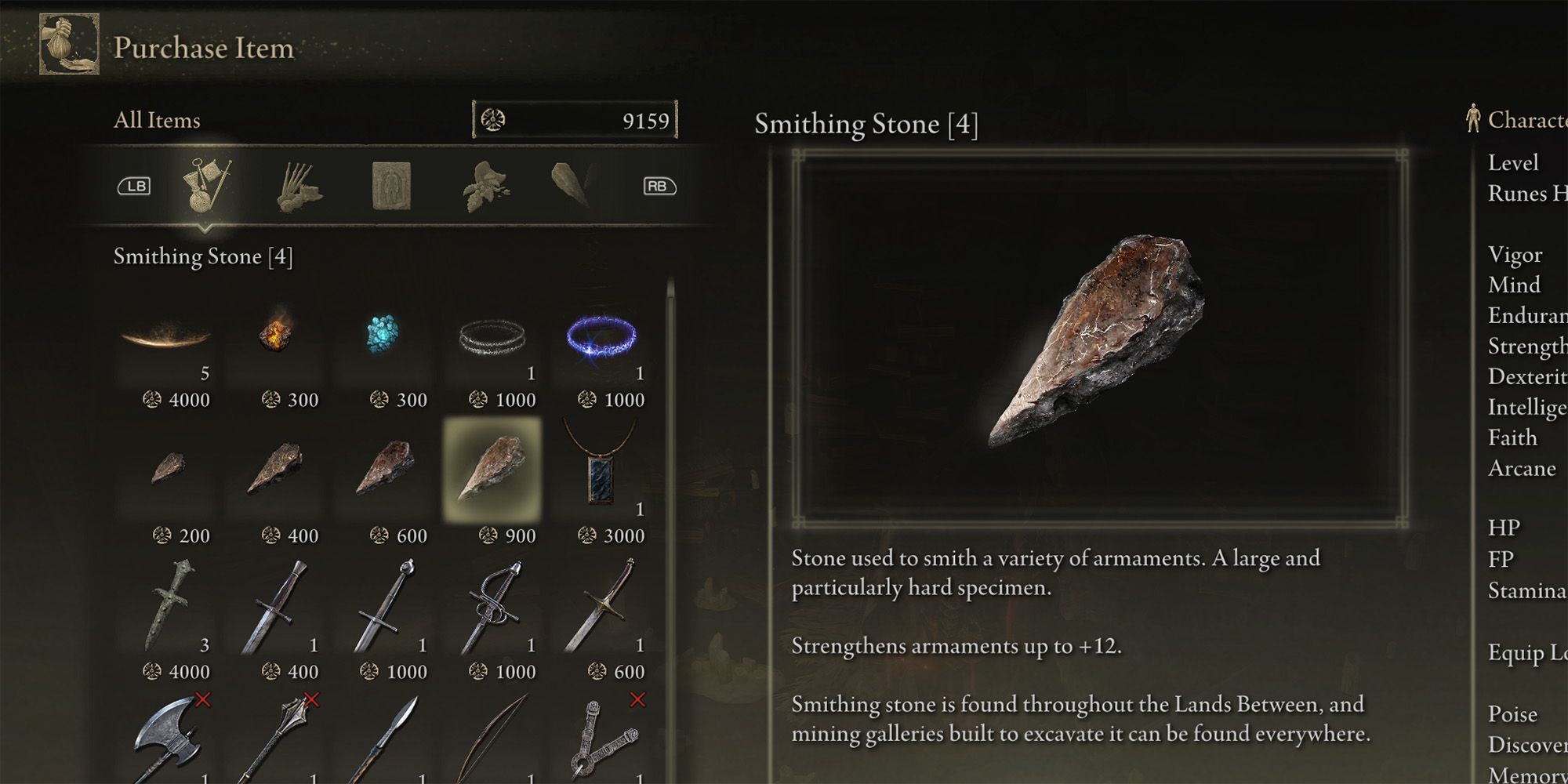Switch to the gauntlets armor tab

(x=299, y=187)
